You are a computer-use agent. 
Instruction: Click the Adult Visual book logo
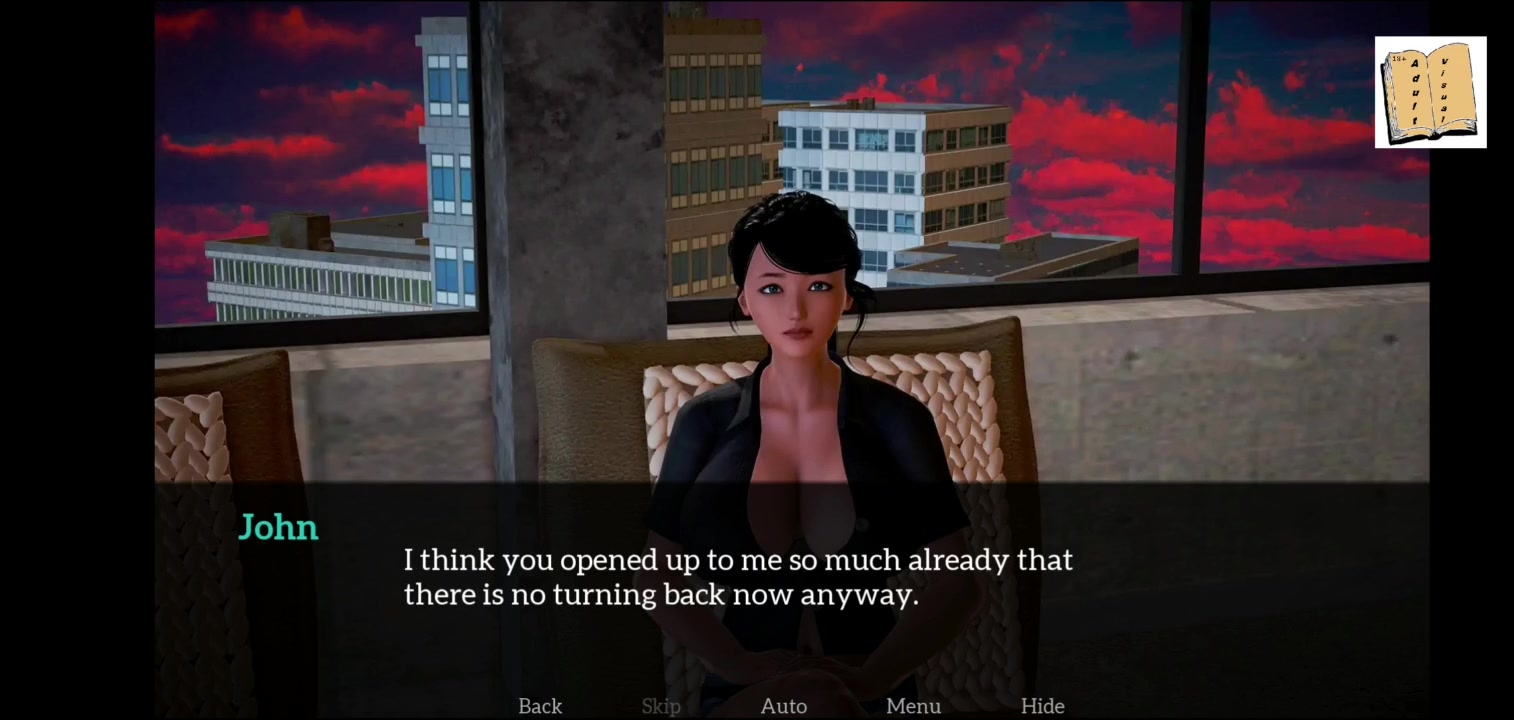[x=1430, y=92]
